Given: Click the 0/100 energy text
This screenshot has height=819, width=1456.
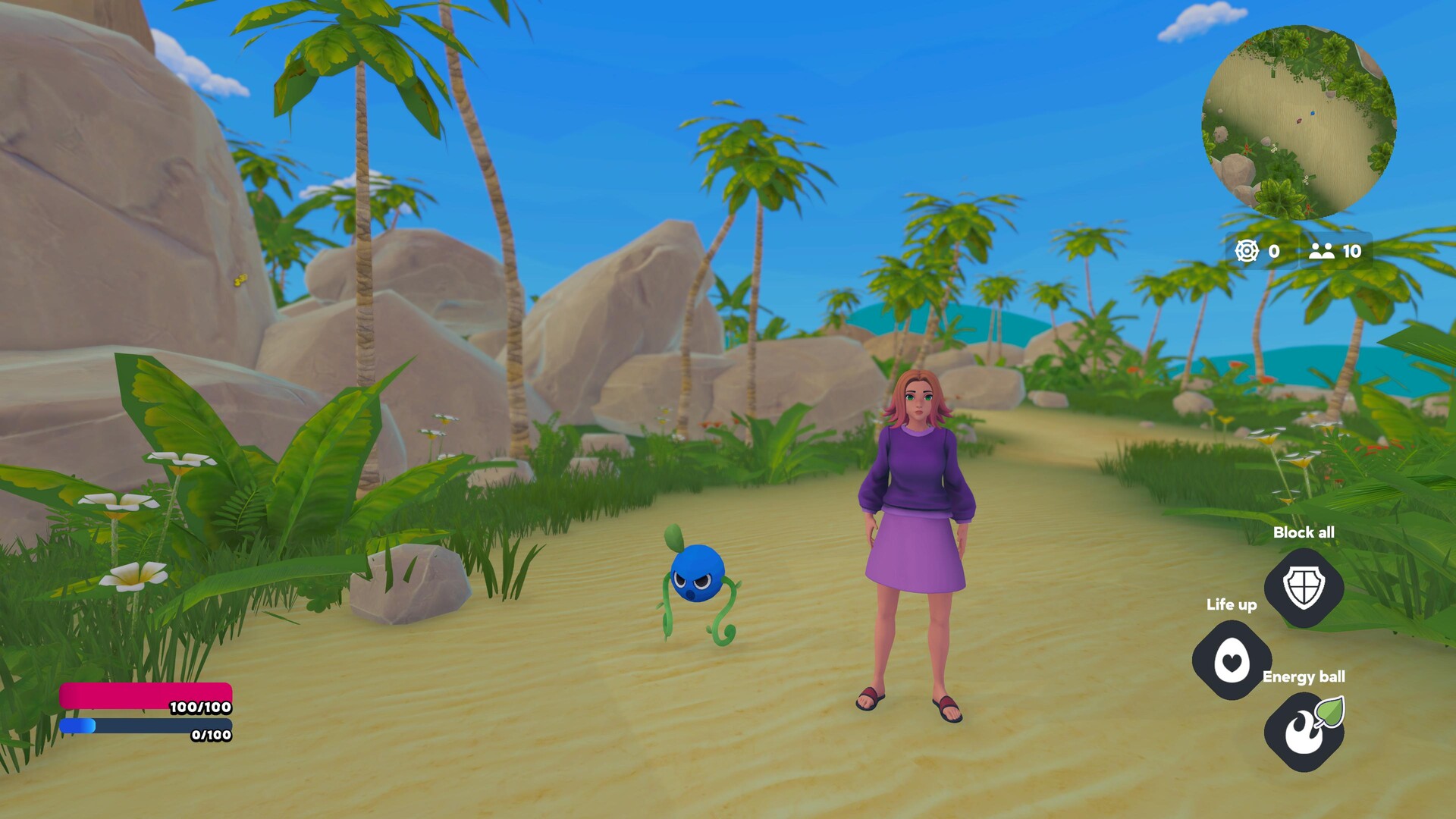Looking at the screenshot, I should (x=211, y=735).
